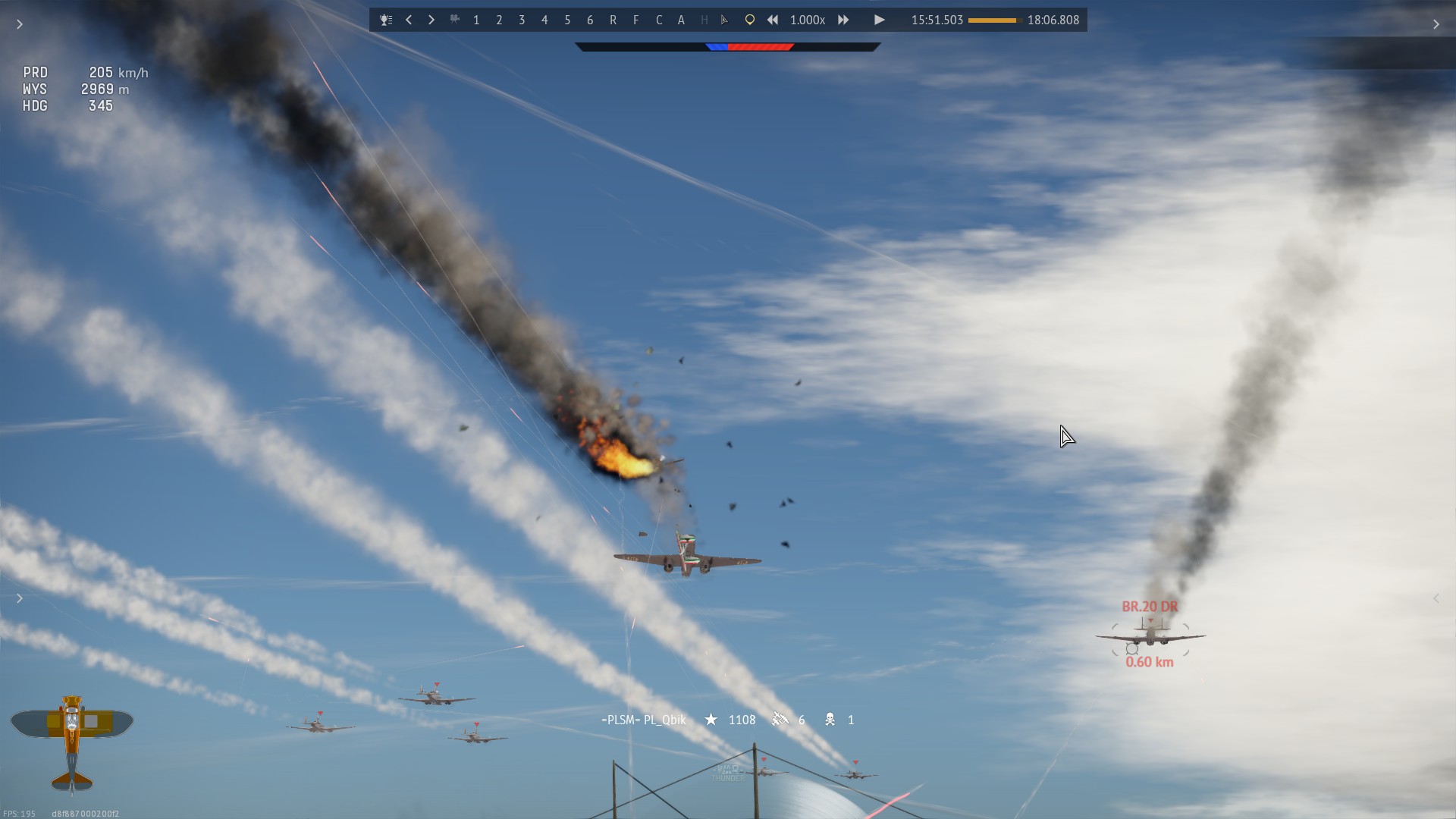Activate the R camera mode

click(x=613, y=20)
